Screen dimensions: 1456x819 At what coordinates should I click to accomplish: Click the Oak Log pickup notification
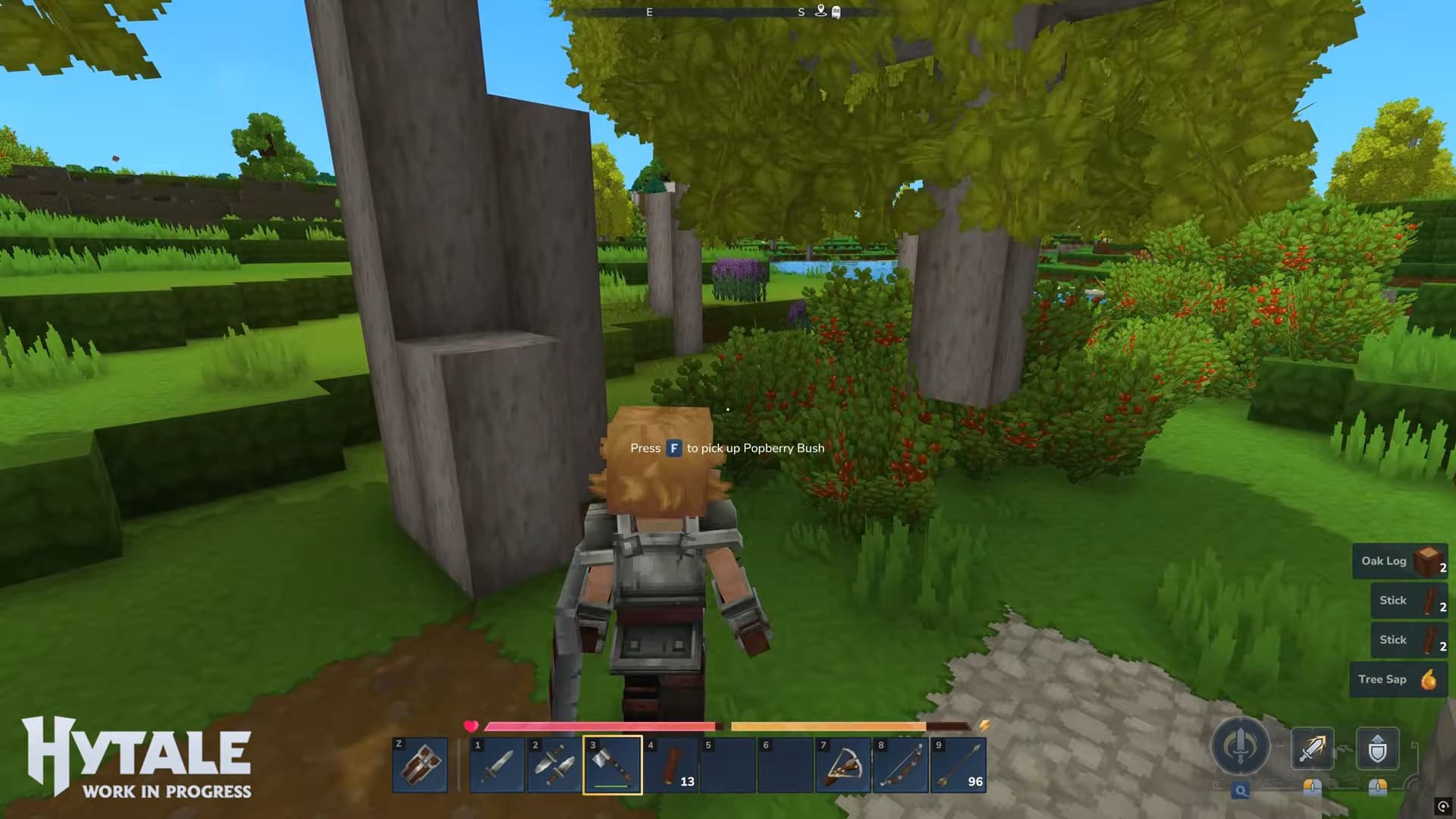click(1400, 561)
